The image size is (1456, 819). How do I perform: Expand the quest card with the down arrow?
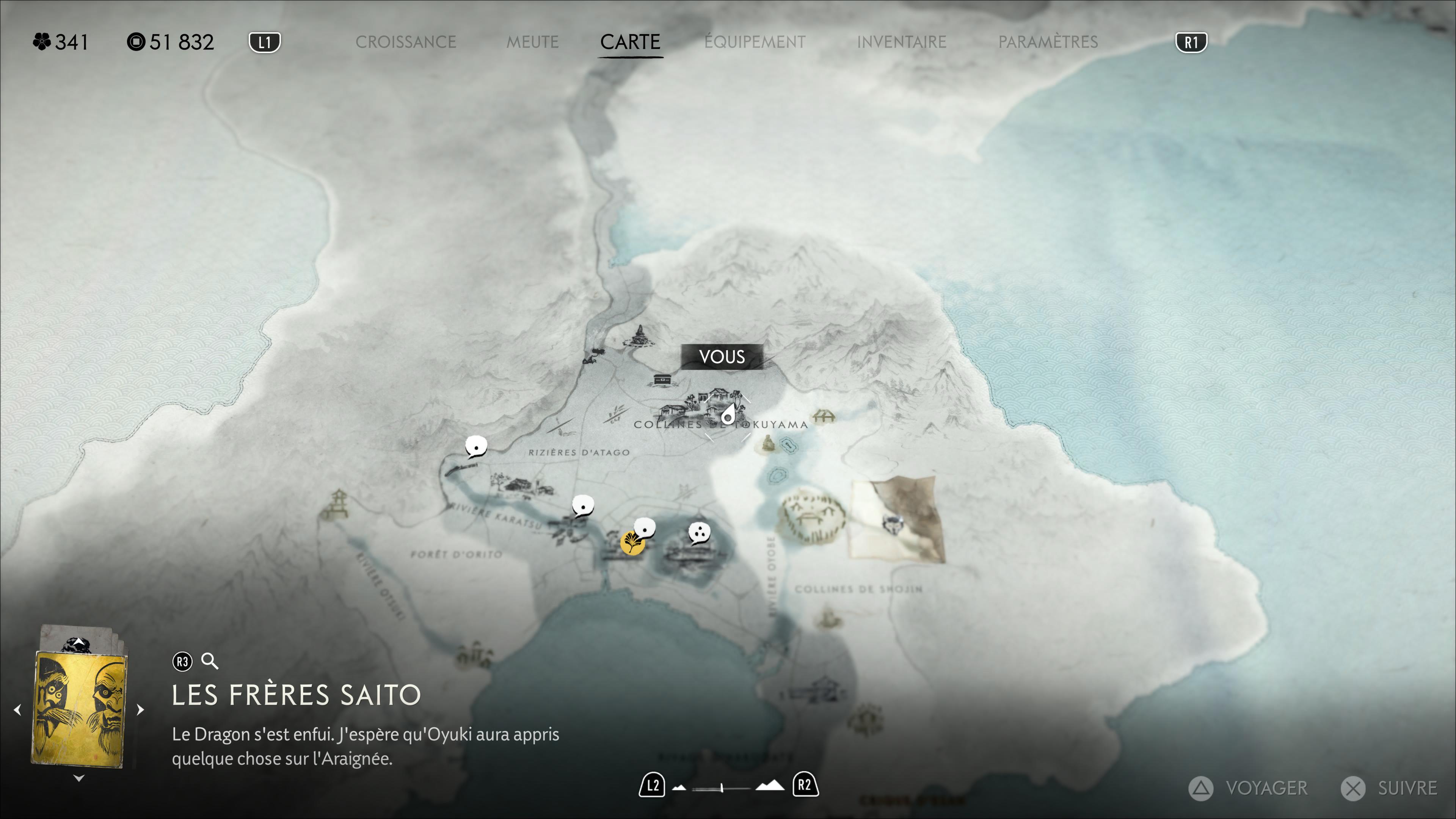[x=79, y=778]
